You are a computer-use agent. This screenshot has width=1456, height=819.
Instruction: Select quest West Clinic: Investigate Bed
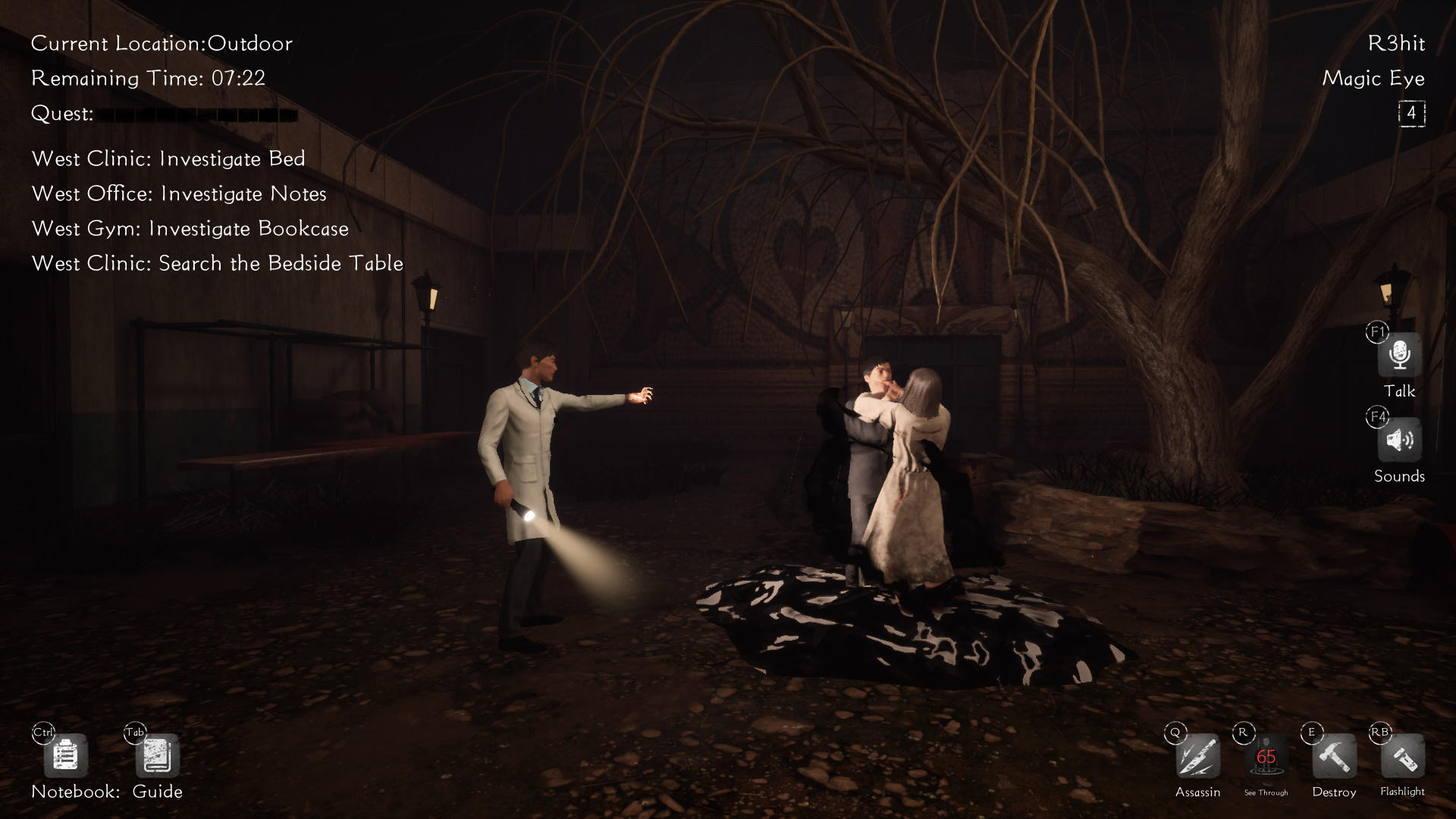pos(168,158)
